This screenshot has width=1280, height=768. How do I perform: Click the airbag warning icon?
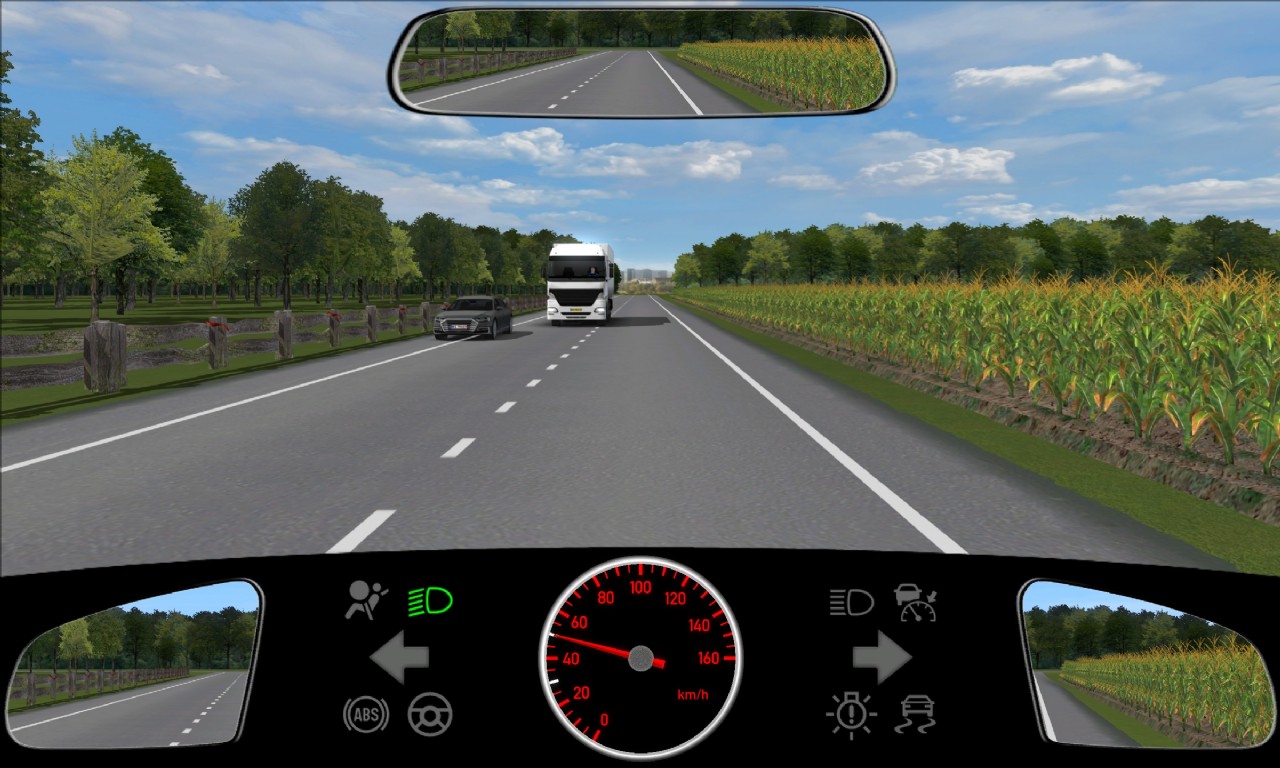(x=367, y=601)
